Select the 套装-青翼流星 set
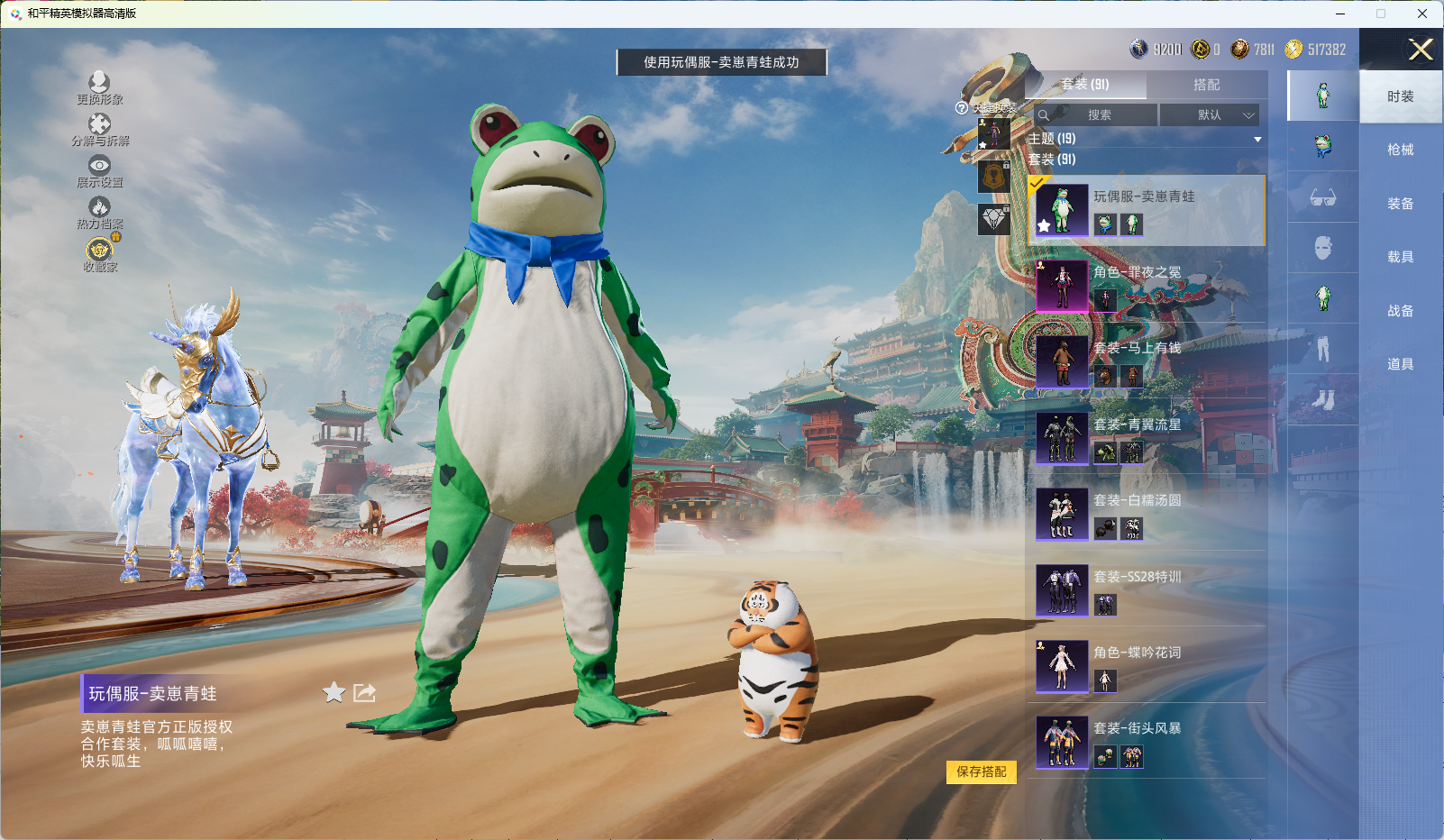 (1145, 438)
